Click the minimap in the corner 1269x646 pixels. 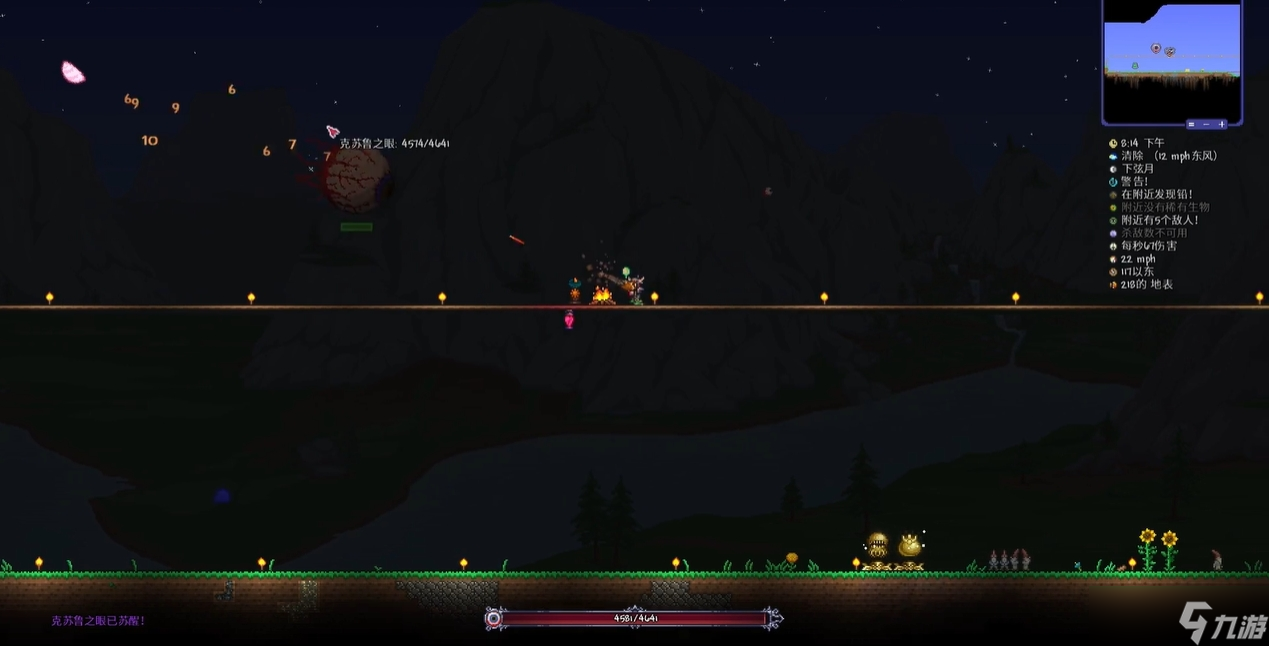coord(1171,60)
